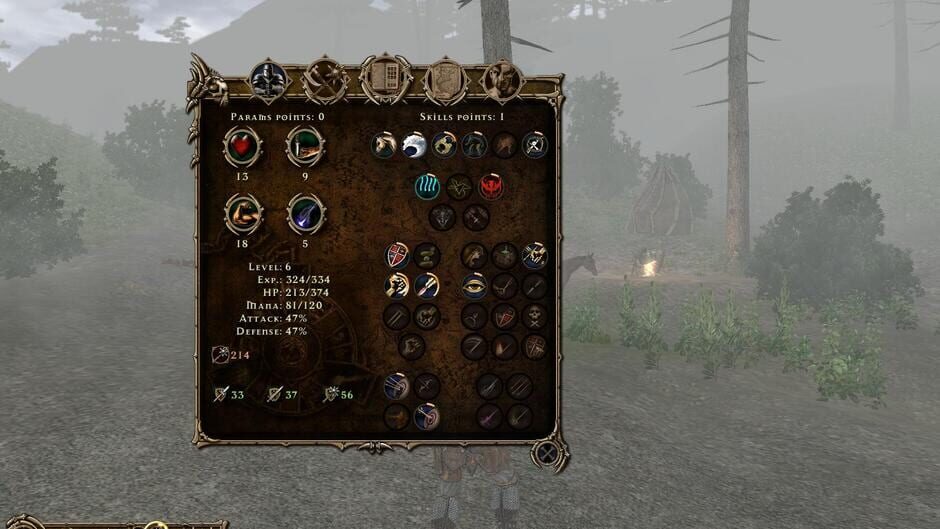Viewport: 940px width, 529px height.
Task: Select the face portrait tab
Action: (x=502, y=79)
